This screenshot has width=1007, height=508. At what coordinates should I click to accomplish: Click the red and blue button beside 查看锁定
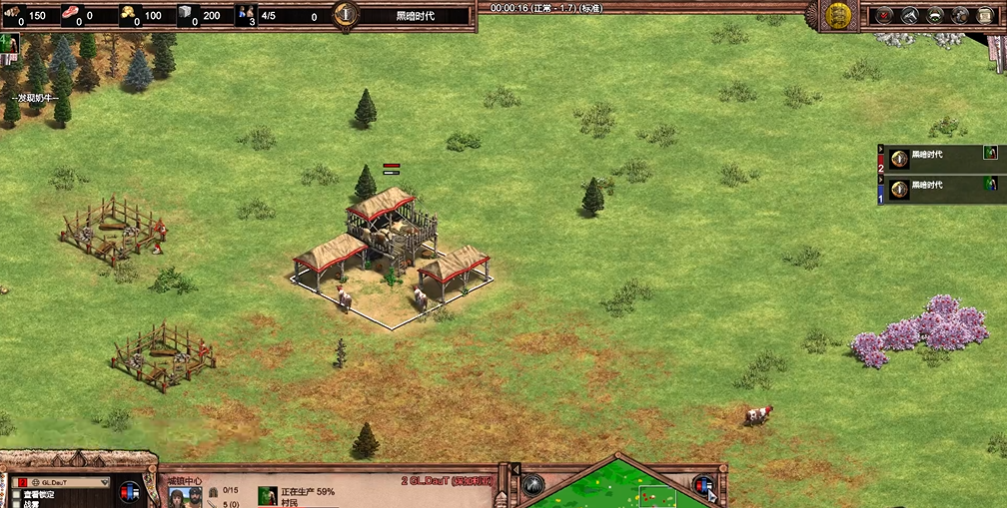tap(130, 493)
